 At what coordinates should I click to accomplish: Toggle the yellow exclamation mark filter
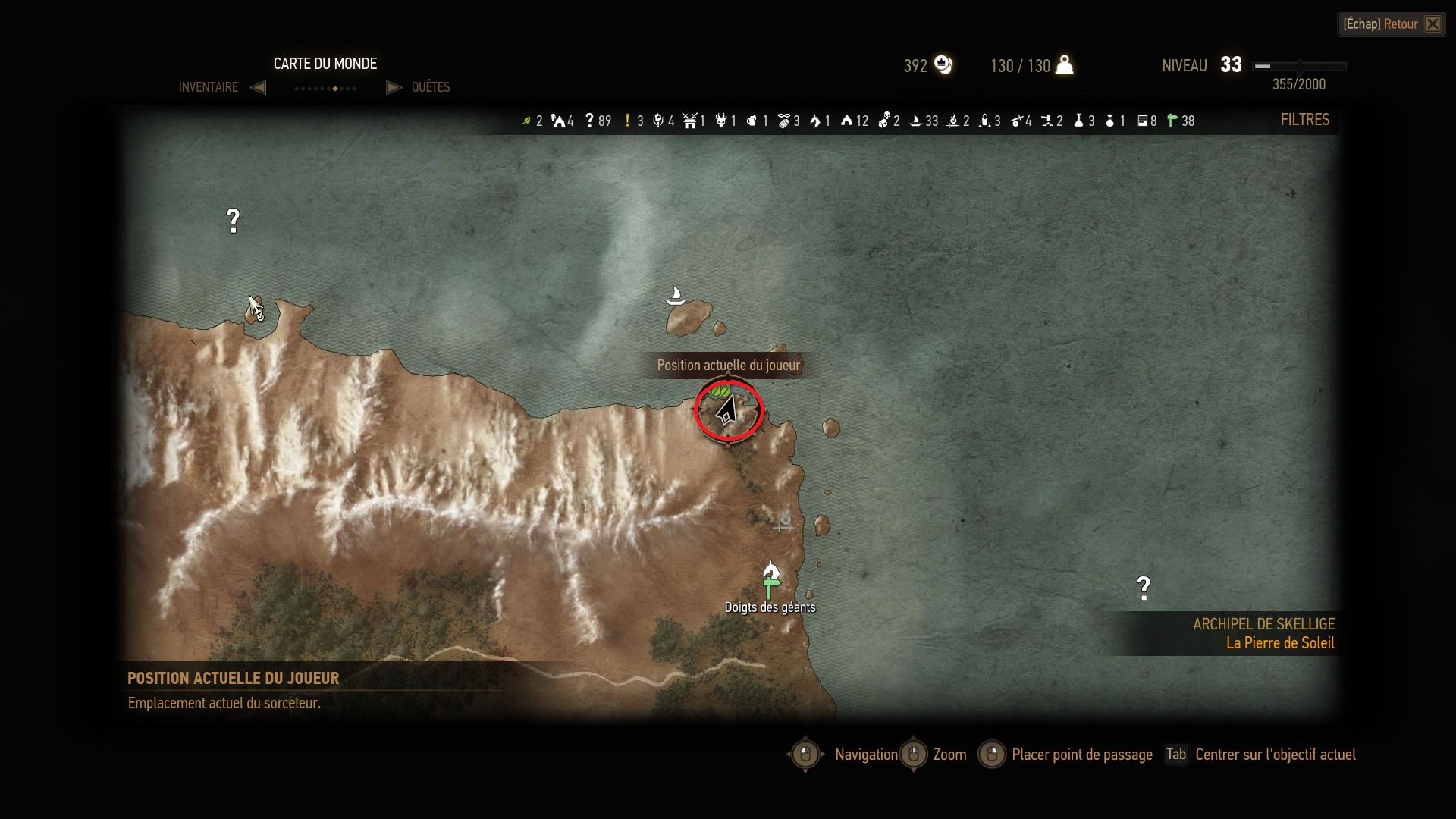(627, 121)
